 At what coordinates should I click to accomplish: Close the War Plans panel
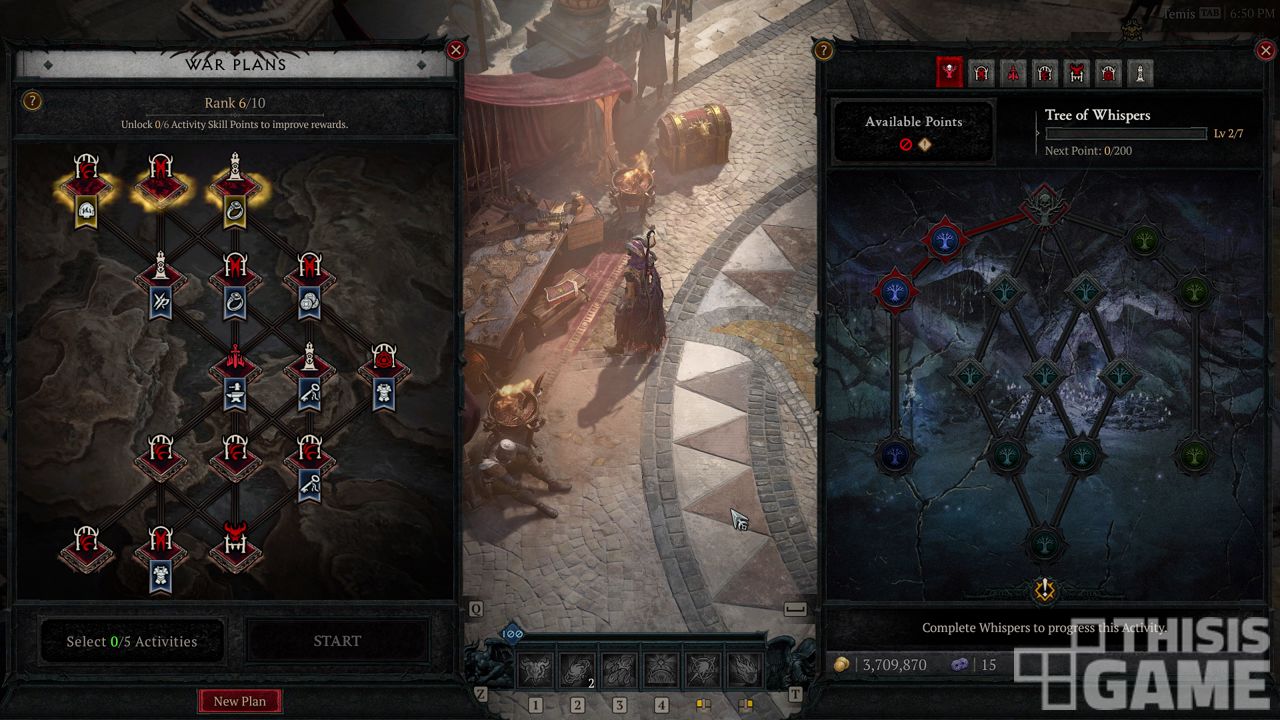456,50
